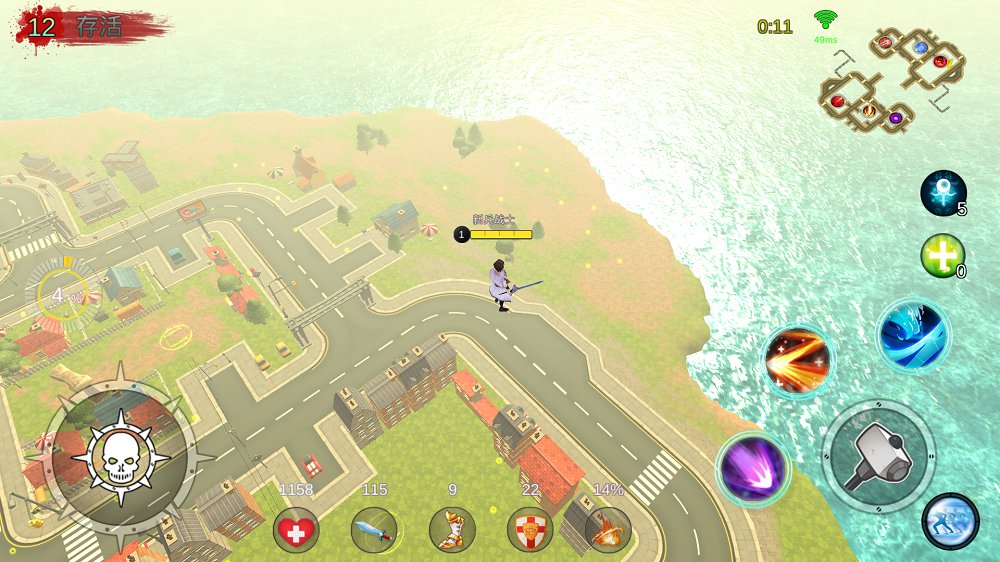Screen dimensions: 1000x562
Task: Use the fiery slash ability
Action: [798, 360]
